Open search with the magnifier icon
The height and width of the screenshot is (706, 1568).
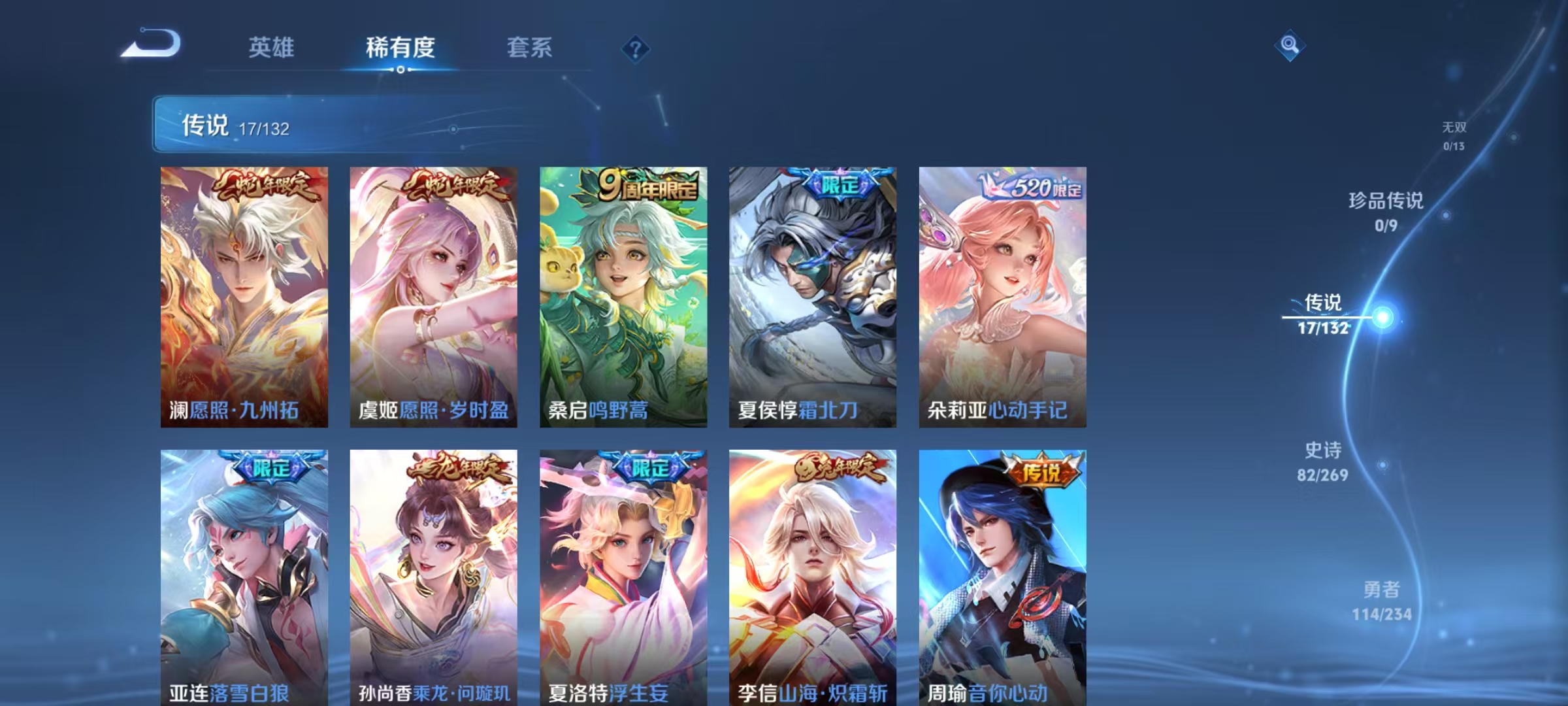pos(1290,46)
